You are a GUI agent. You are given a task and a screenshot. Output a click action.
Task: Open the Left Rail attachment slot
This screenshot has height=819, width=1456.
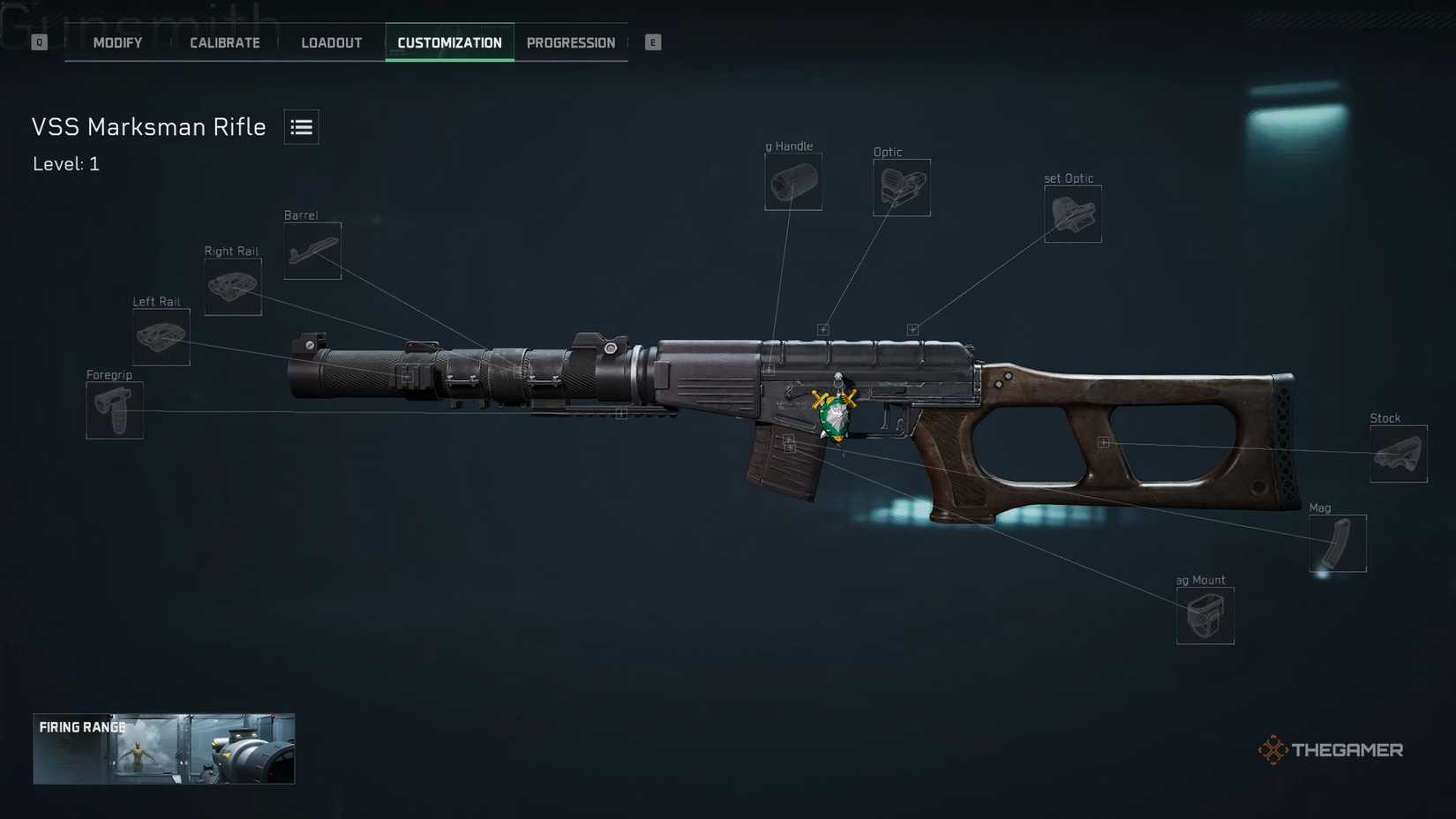tap(161, 337)
